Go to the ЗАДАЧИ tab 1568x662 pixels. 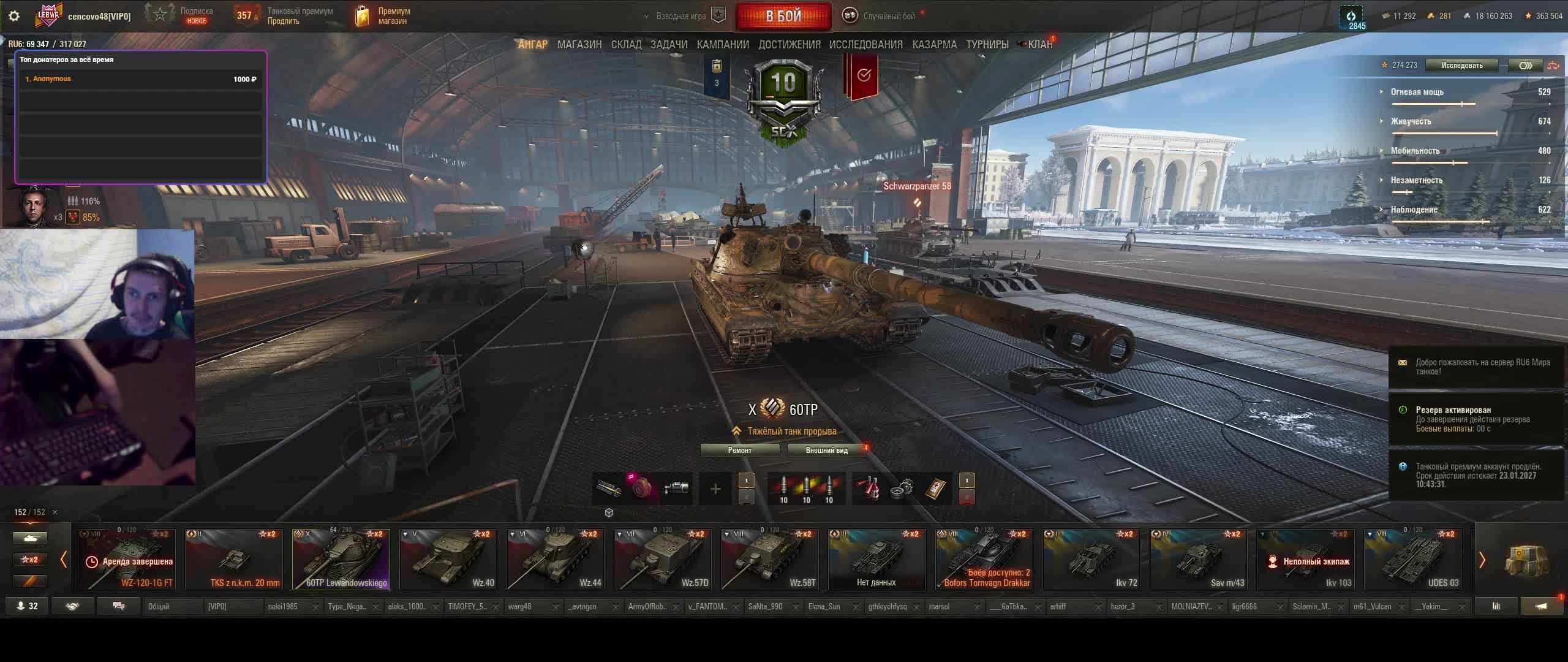click(x=669, y=45)
